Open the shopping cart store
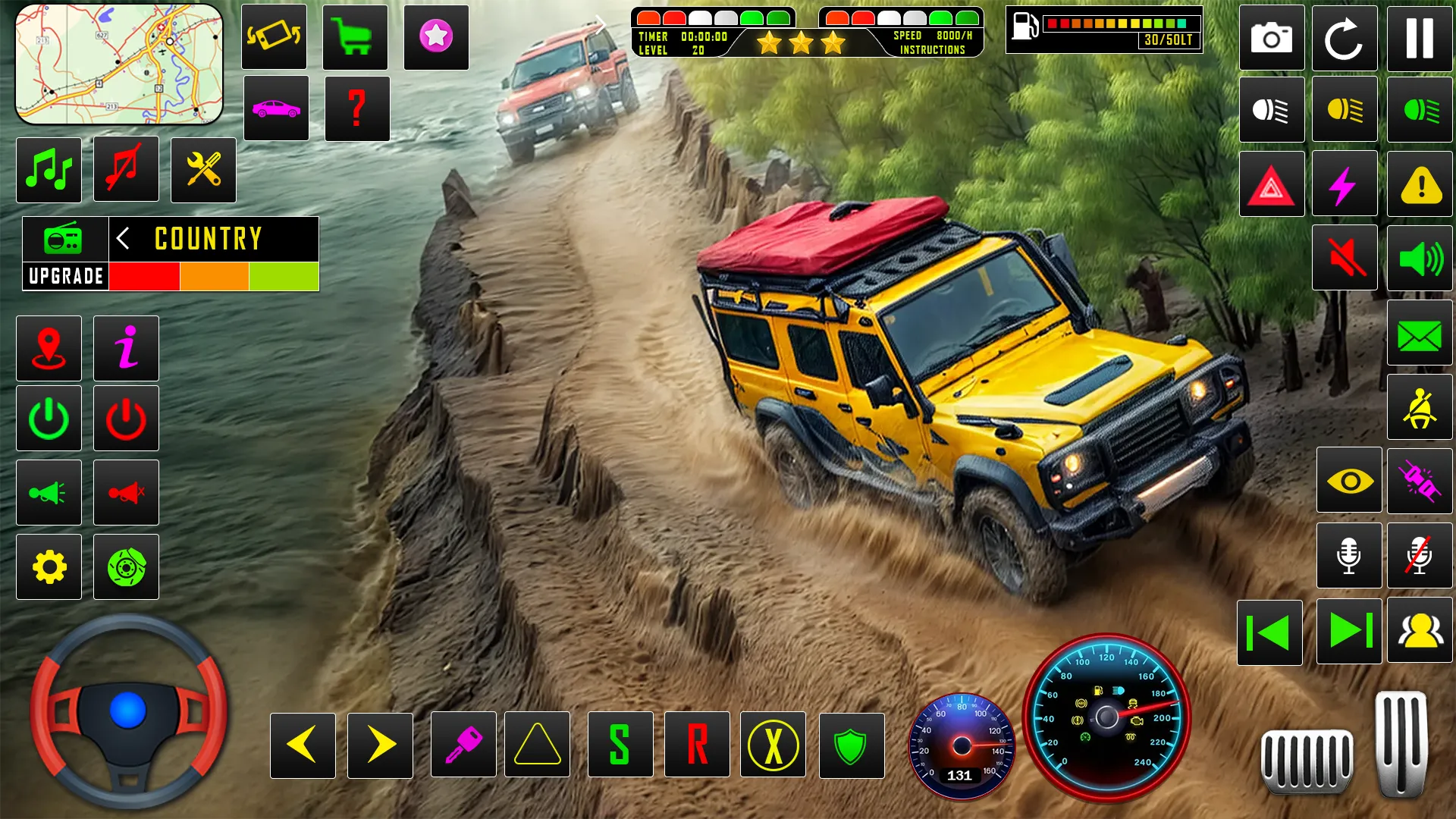 355,38
